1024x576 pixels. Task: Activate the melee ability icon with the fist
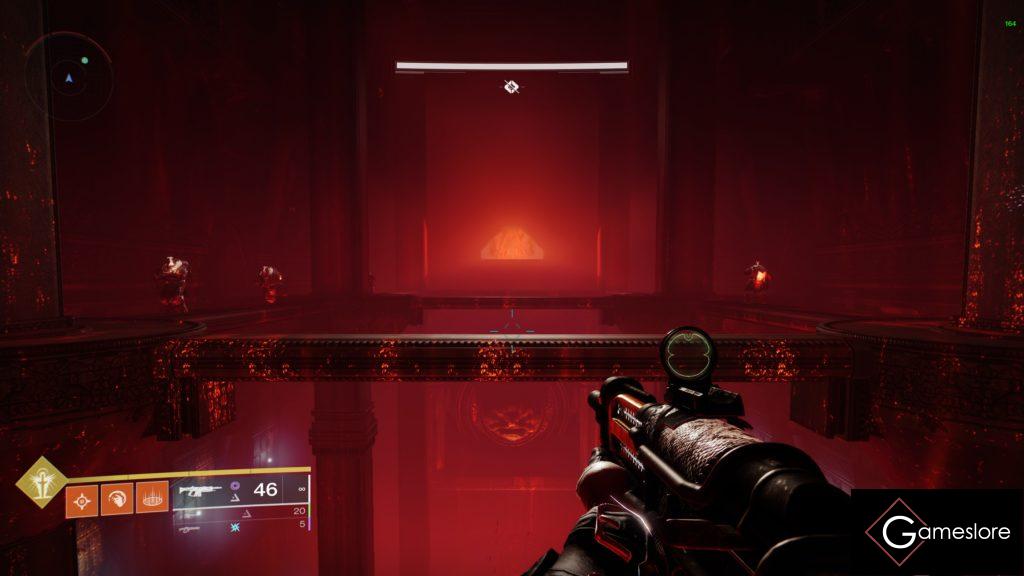click(116, 499)
